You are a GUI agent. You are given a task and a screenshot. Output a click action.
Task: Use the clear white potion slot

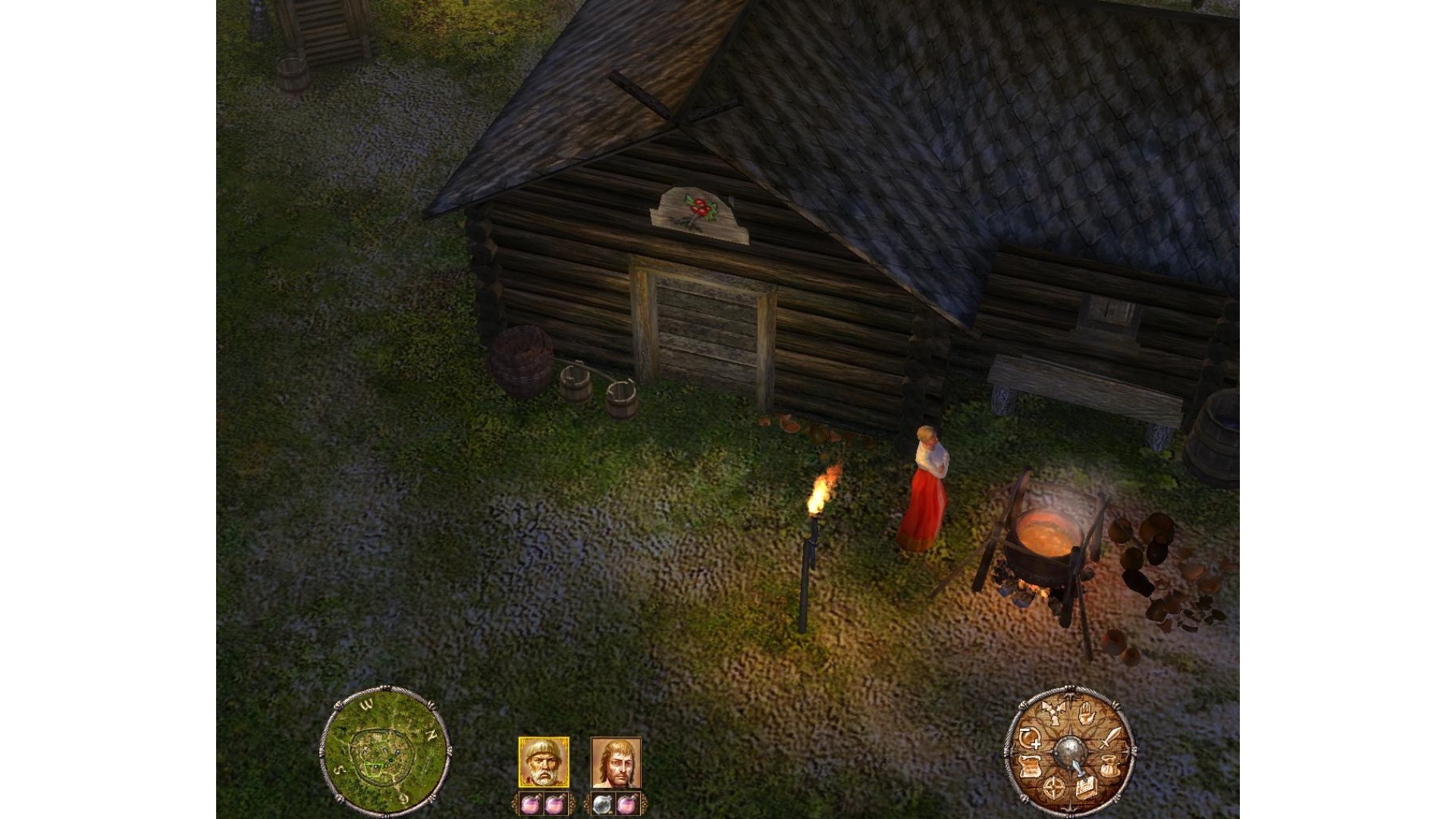pyautogui.click(x=601, y=805)
